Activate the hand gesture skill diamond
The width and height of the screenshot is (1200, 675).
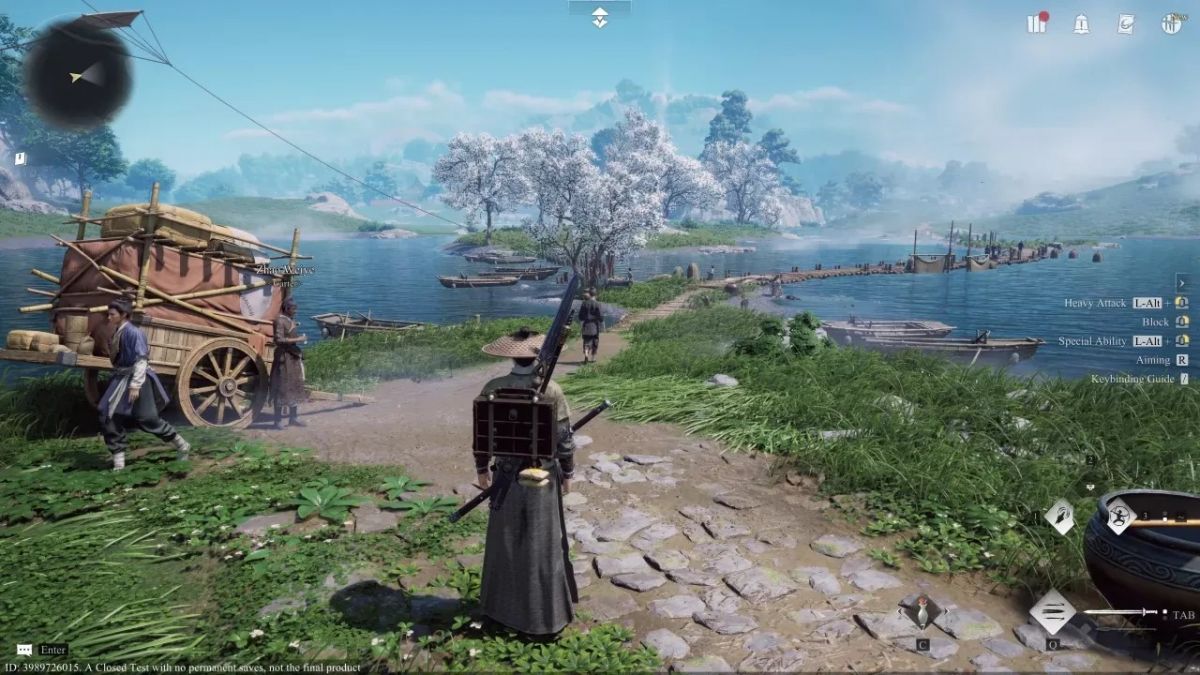tap(1059, 517)
